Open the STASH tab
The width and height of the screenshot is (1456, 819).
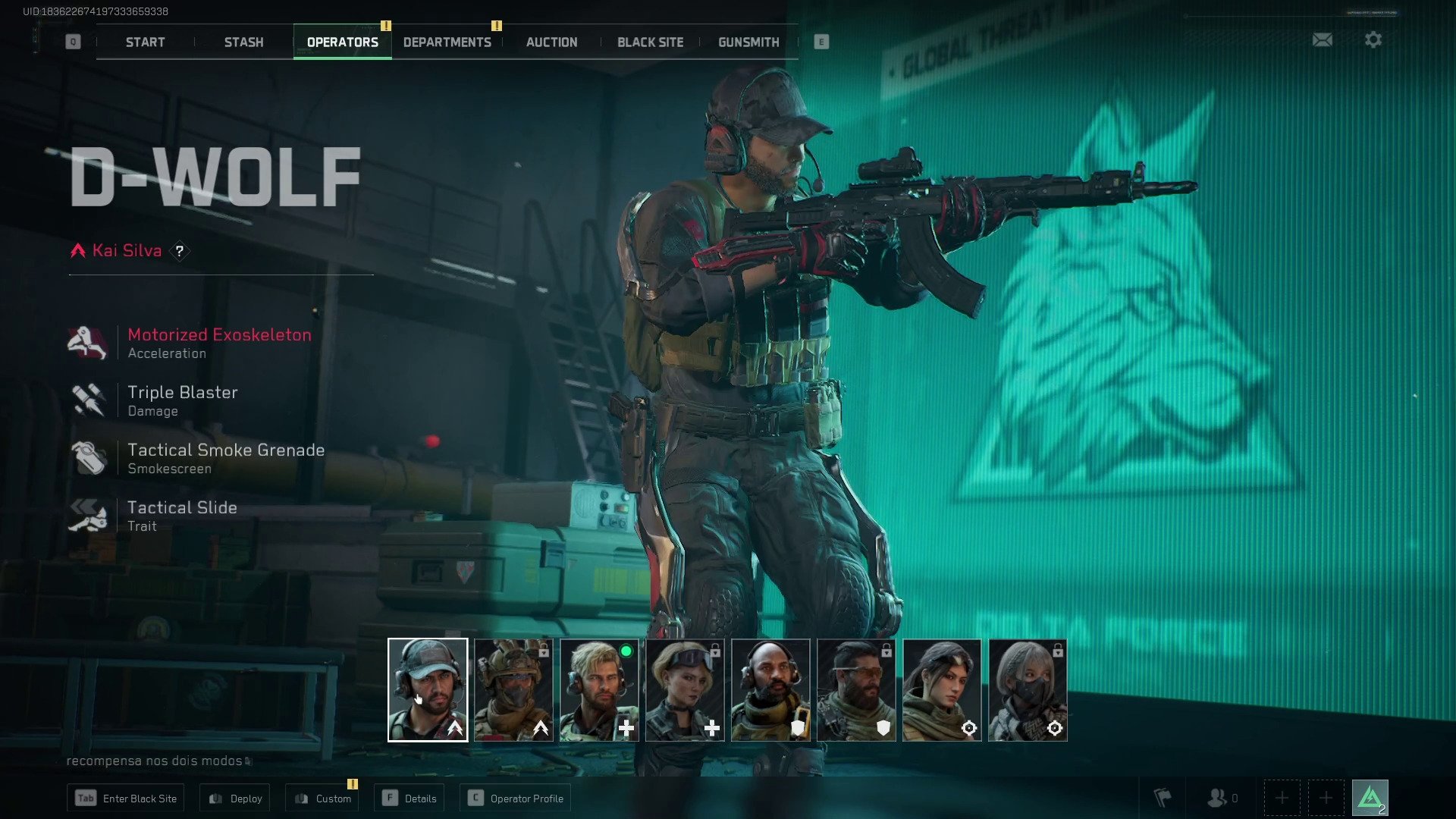pos(243,42)
